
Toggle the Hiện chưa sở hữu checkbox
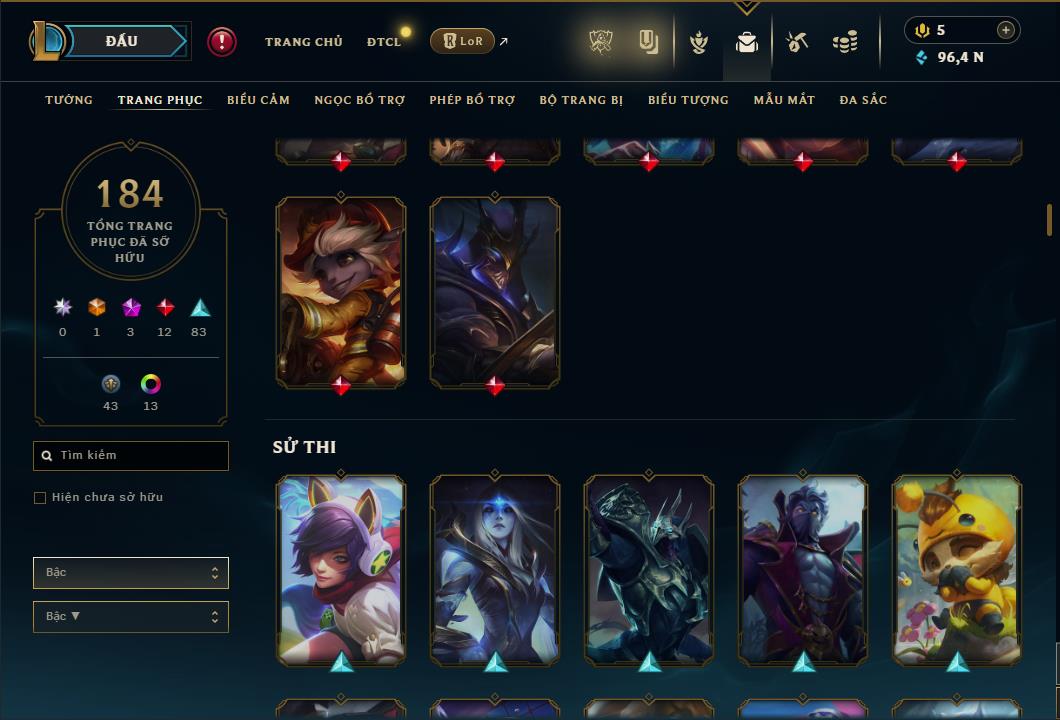40,498
